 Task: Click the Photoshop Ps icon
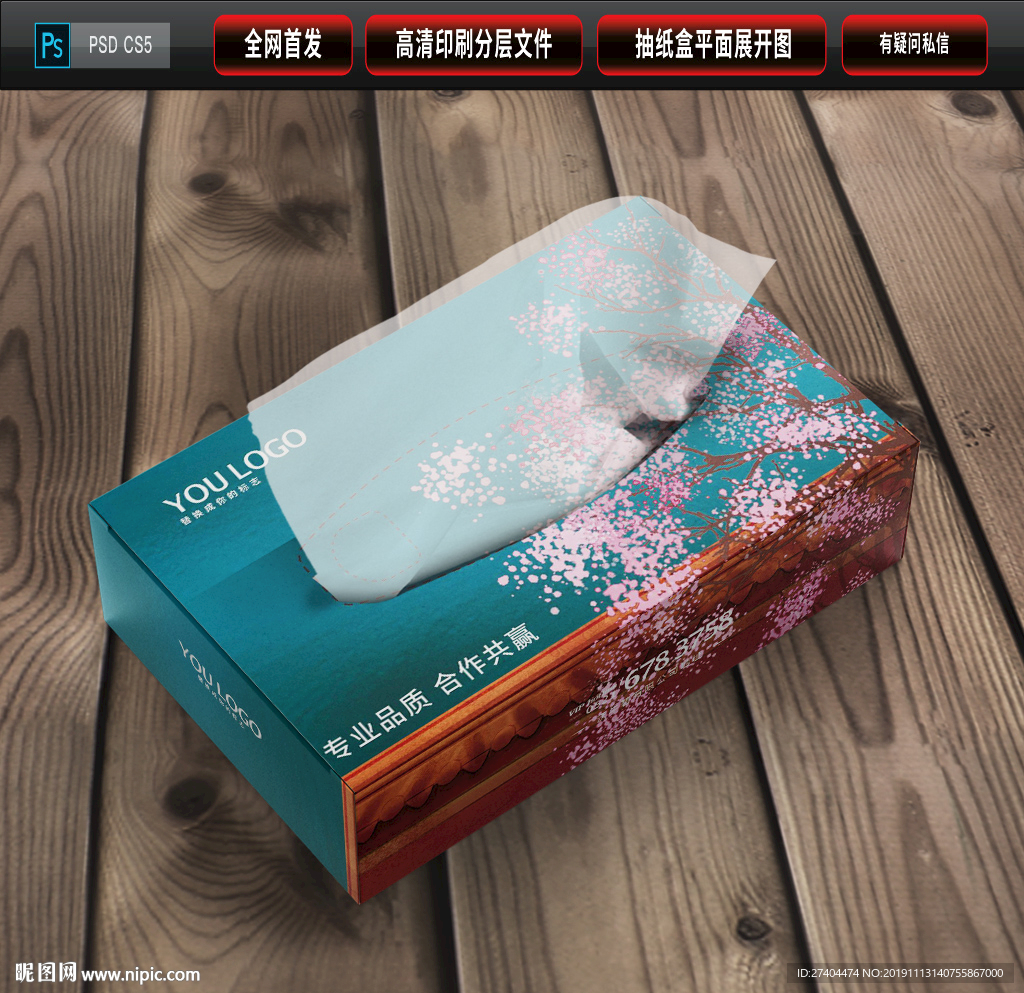click(x=51, y=46)
